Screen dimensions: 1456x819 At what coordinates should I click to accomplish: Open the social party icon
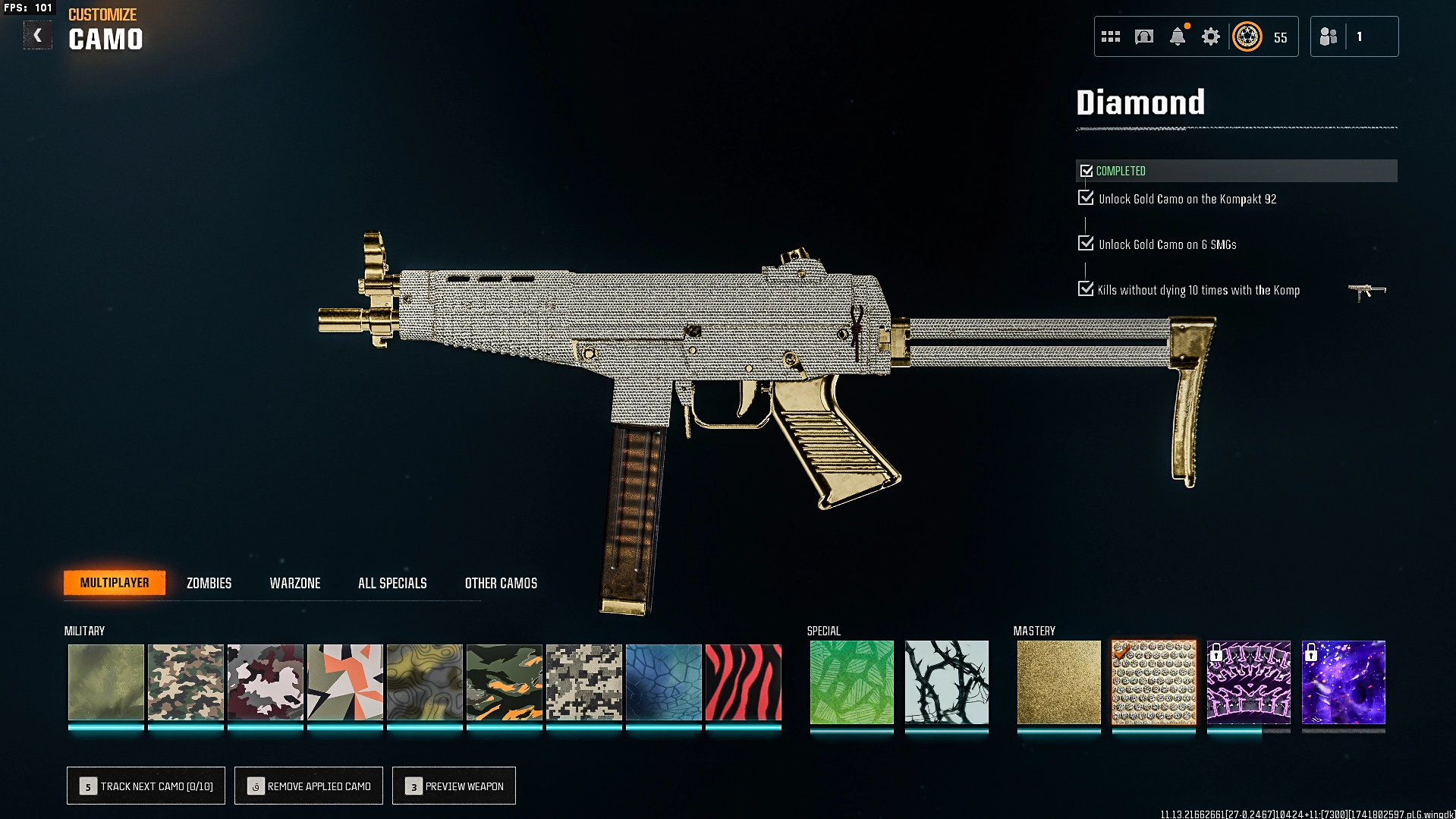1329,36
